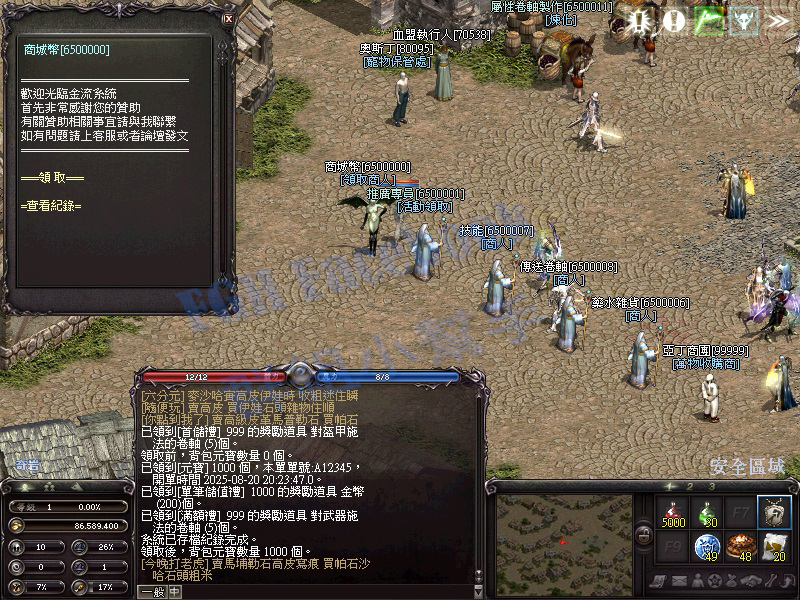Click the 一般 chat channel tab
The width and height of the screenshot is (800, 600).
coord(152,591)
